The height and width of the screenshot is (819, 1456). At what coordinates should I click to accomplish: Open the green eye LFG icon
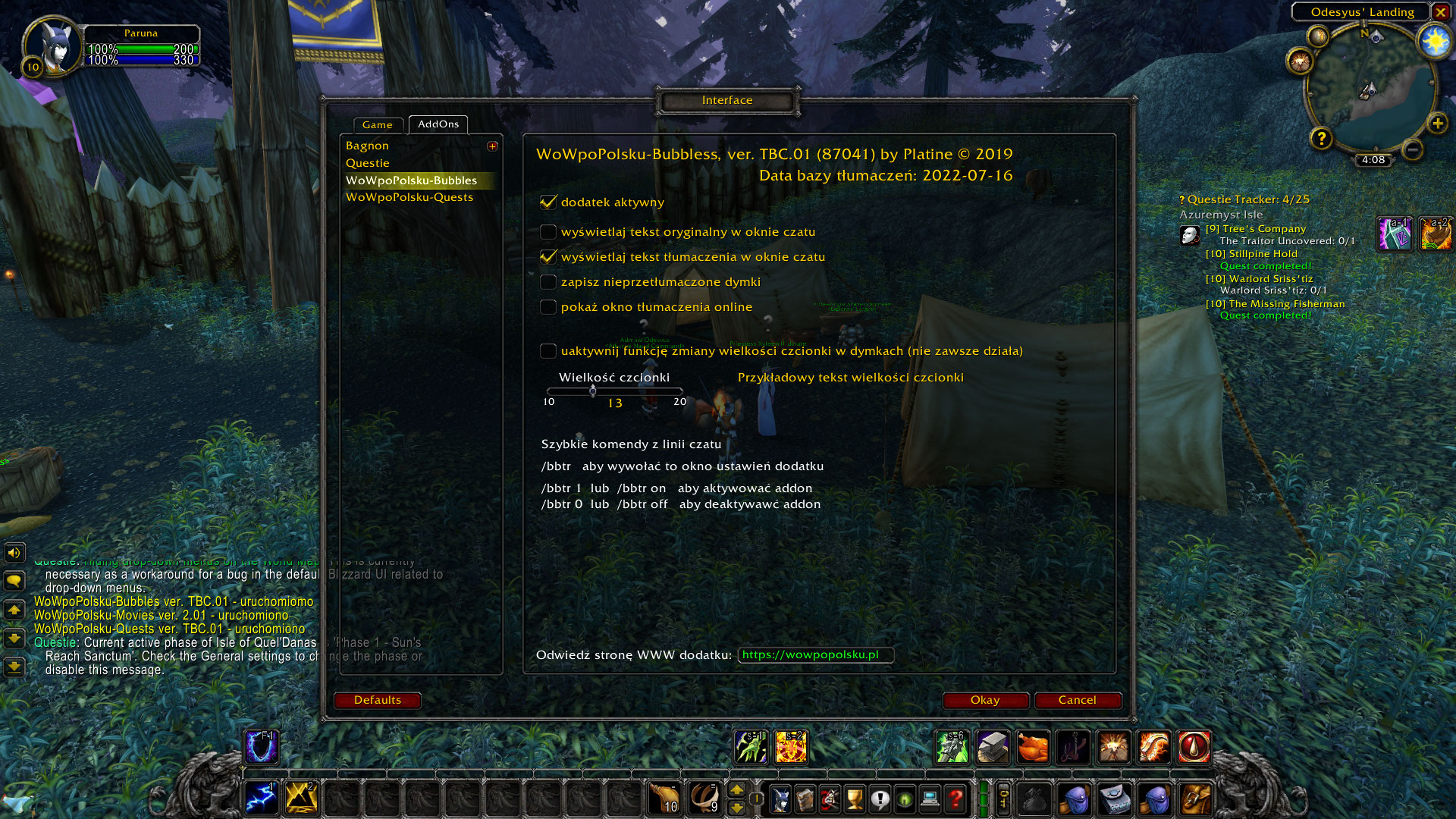click(x=904, y=798)
